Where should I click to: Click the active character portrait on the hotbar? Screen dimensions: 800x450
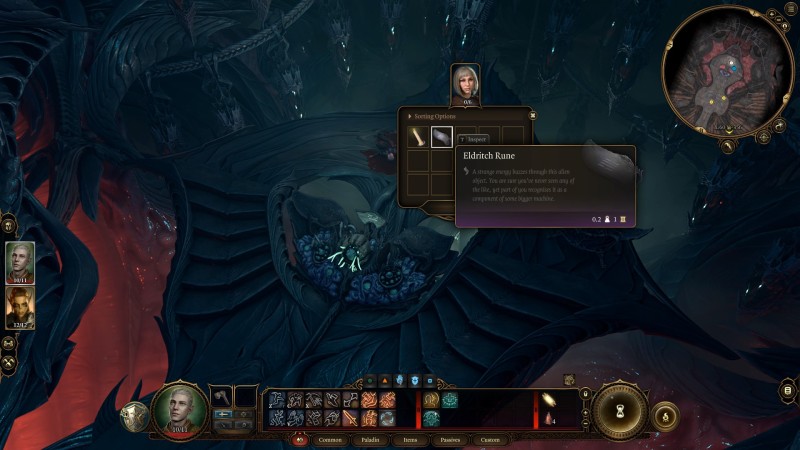click(180, 408)
